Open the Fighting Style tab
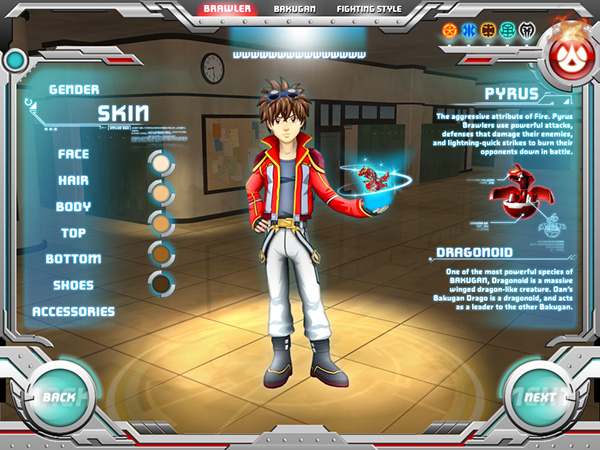600x450 pixels. [368, 8]
